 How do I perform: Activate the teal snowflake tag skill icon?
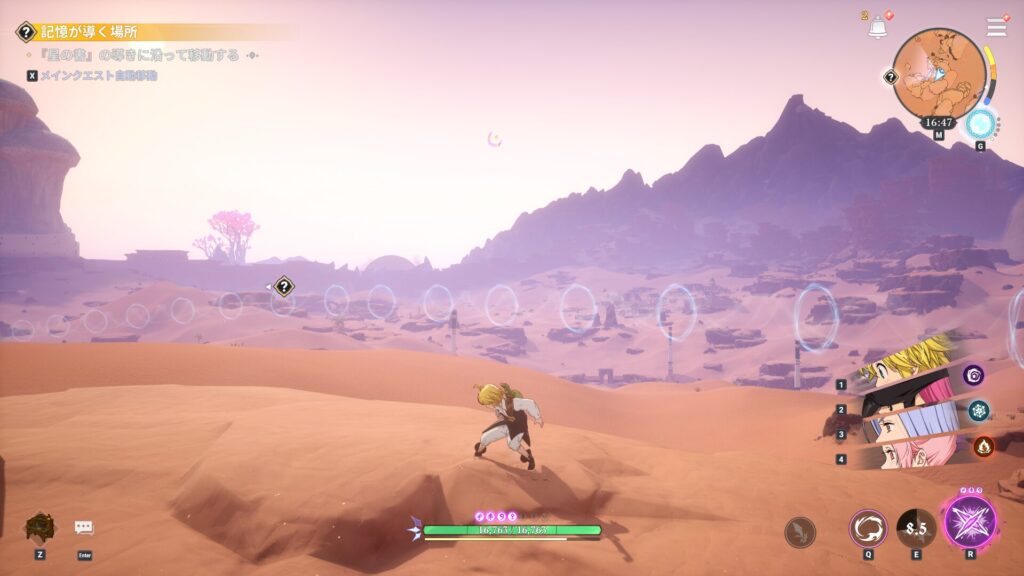(x=978, y=409)
